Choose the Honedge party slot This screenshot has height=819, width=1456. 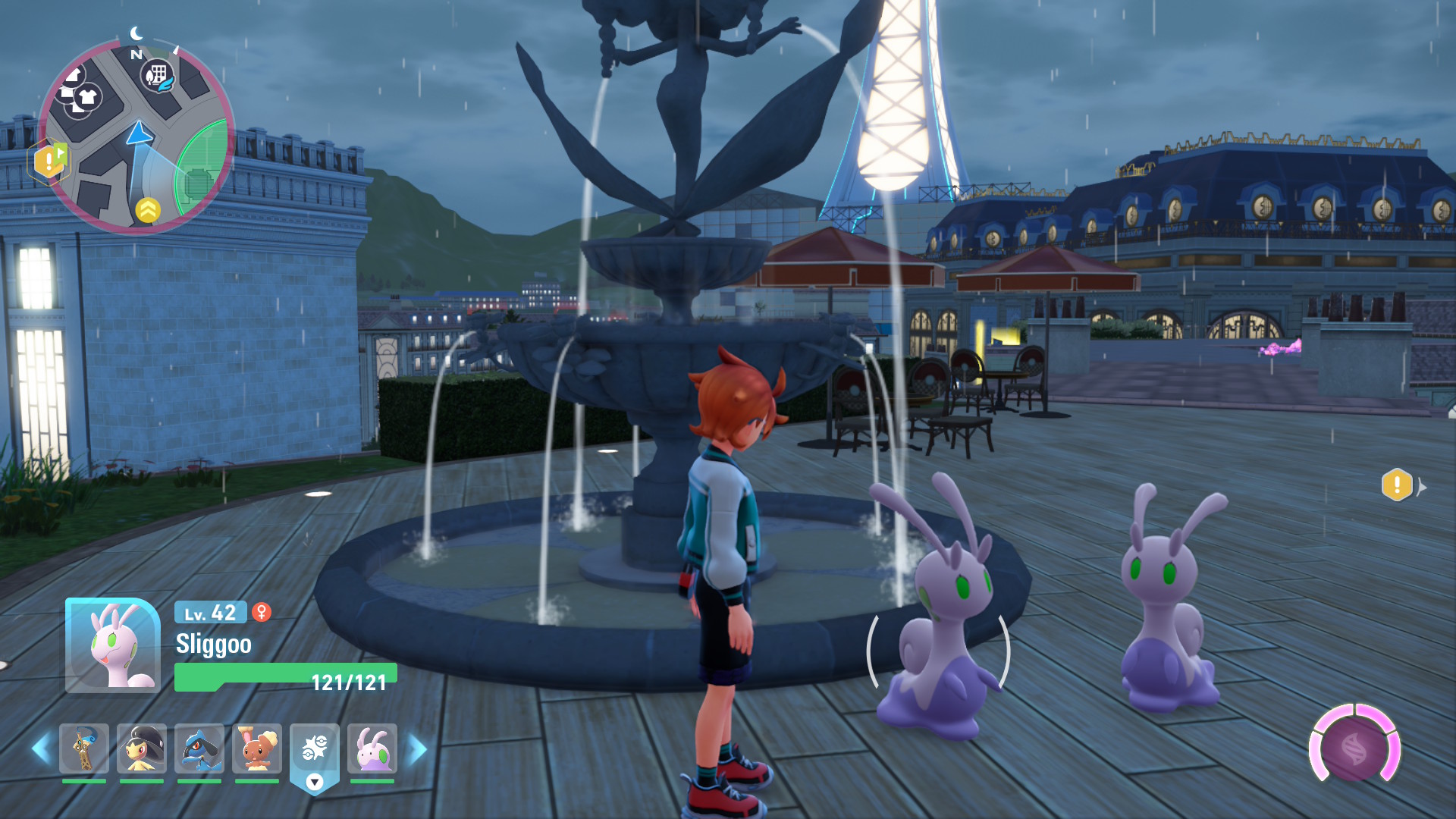[x=84, y=748]
